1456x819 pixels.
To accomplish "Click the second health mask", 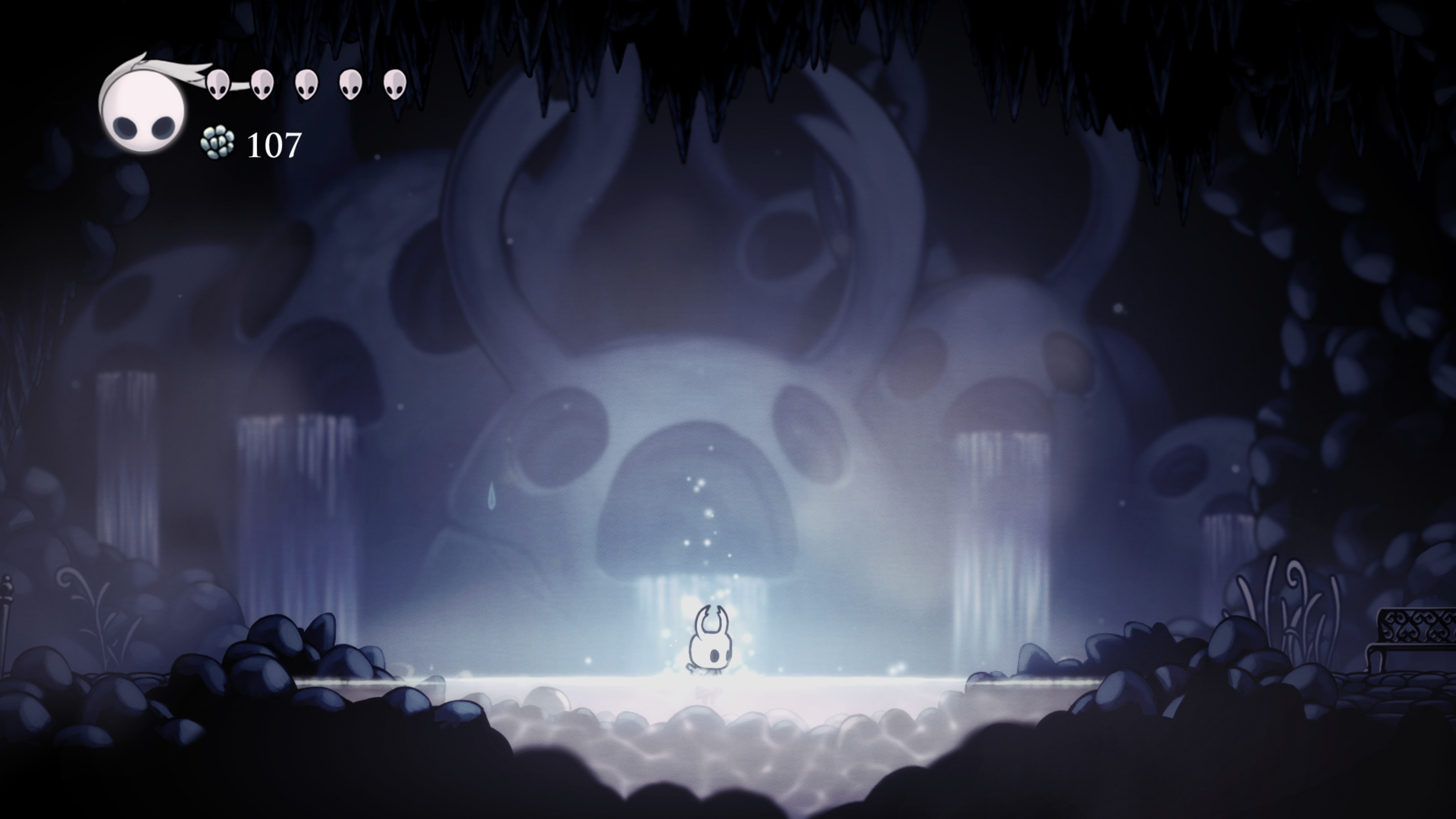I will (x=262, y=86).
